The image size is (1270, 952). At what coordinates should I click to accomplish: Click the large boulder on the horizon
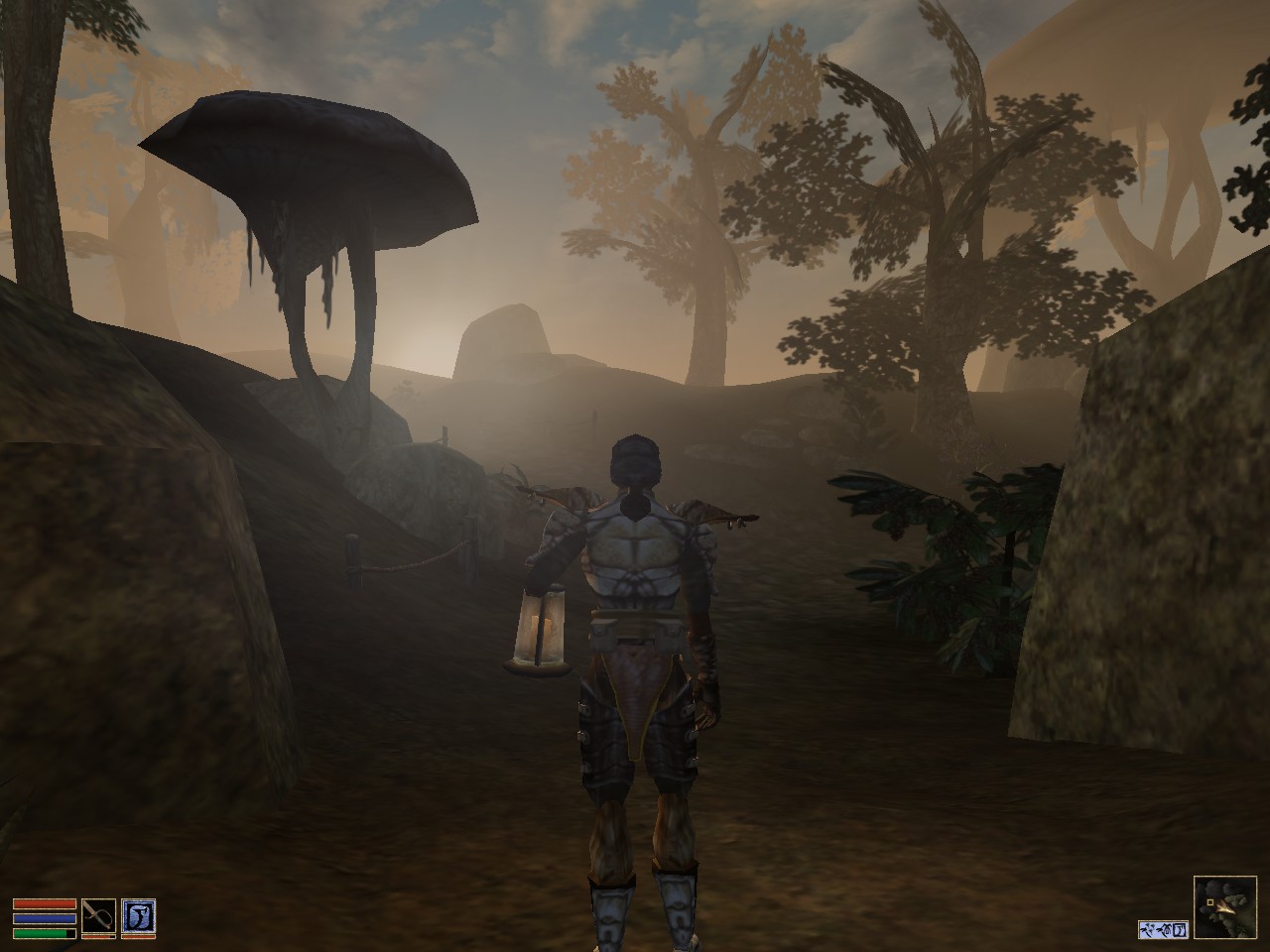506,342
